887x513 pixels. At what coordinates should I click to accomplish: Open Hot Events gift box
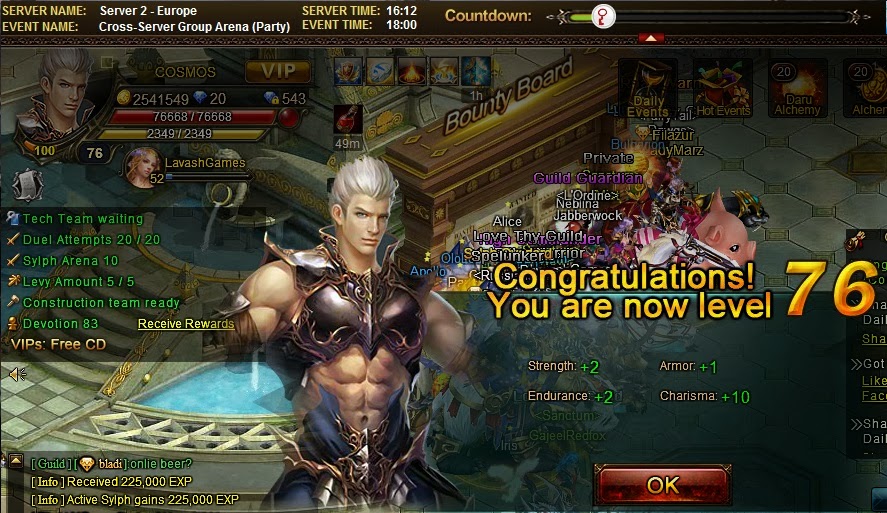coord(722,86)
